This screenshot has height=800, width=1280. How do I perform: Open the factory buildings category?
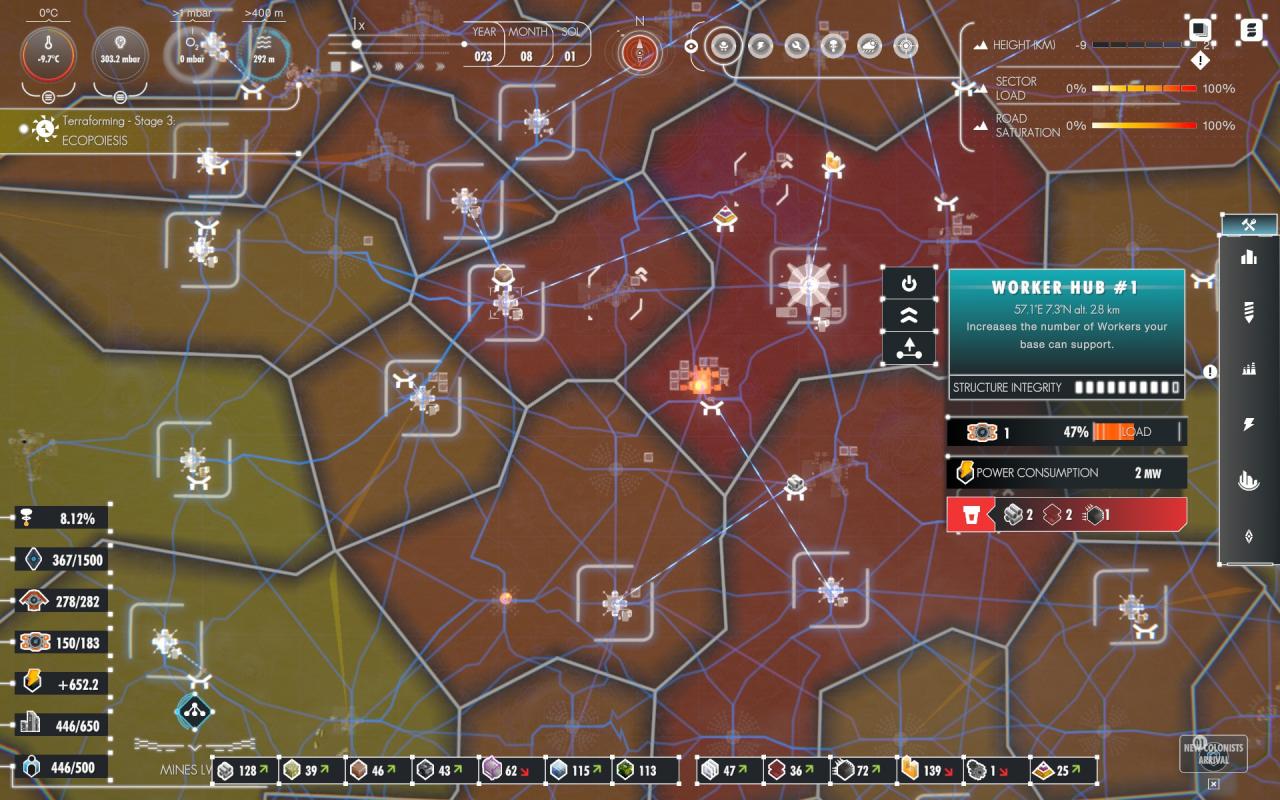point(1249,369)
